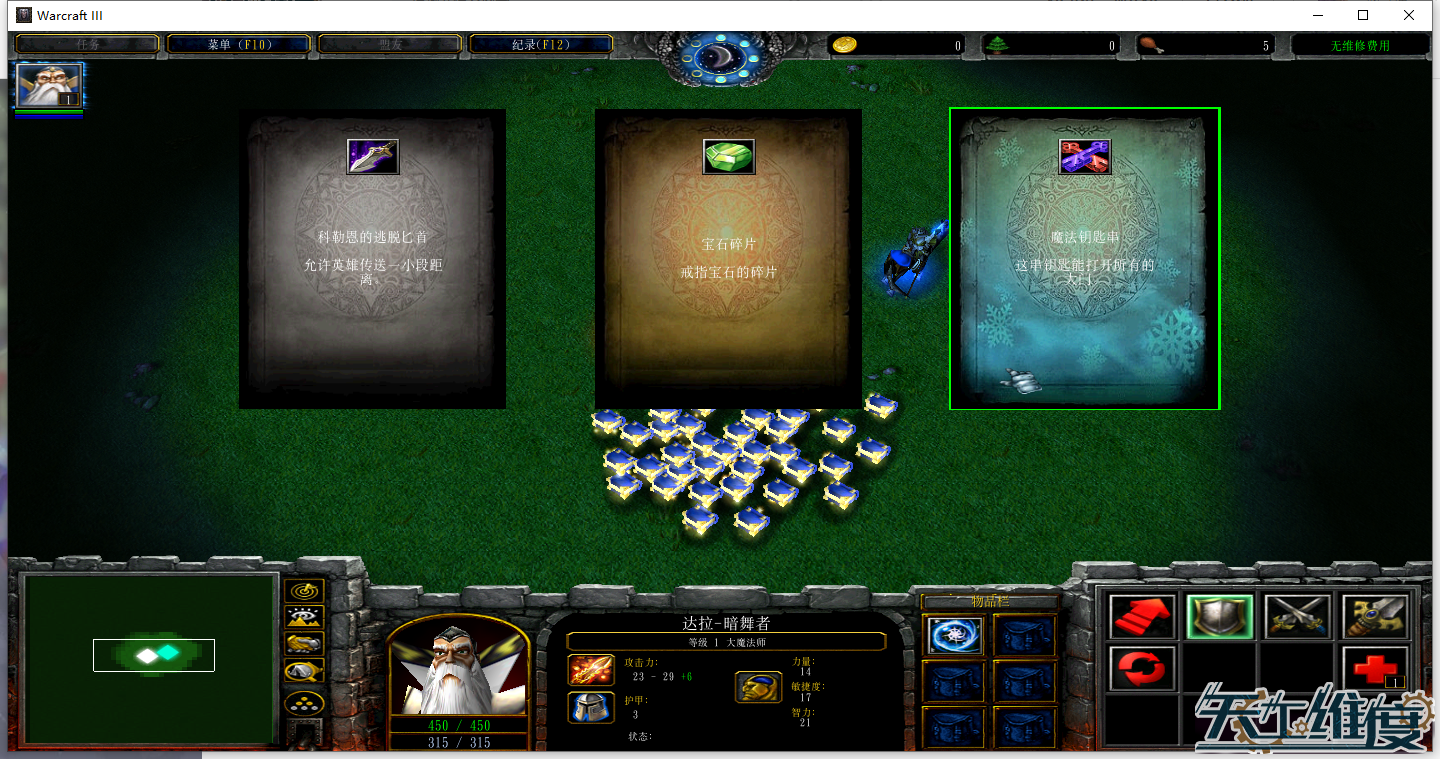Activate the red arrow move command
This screenshot has width=1440, height=759.
1142,617
